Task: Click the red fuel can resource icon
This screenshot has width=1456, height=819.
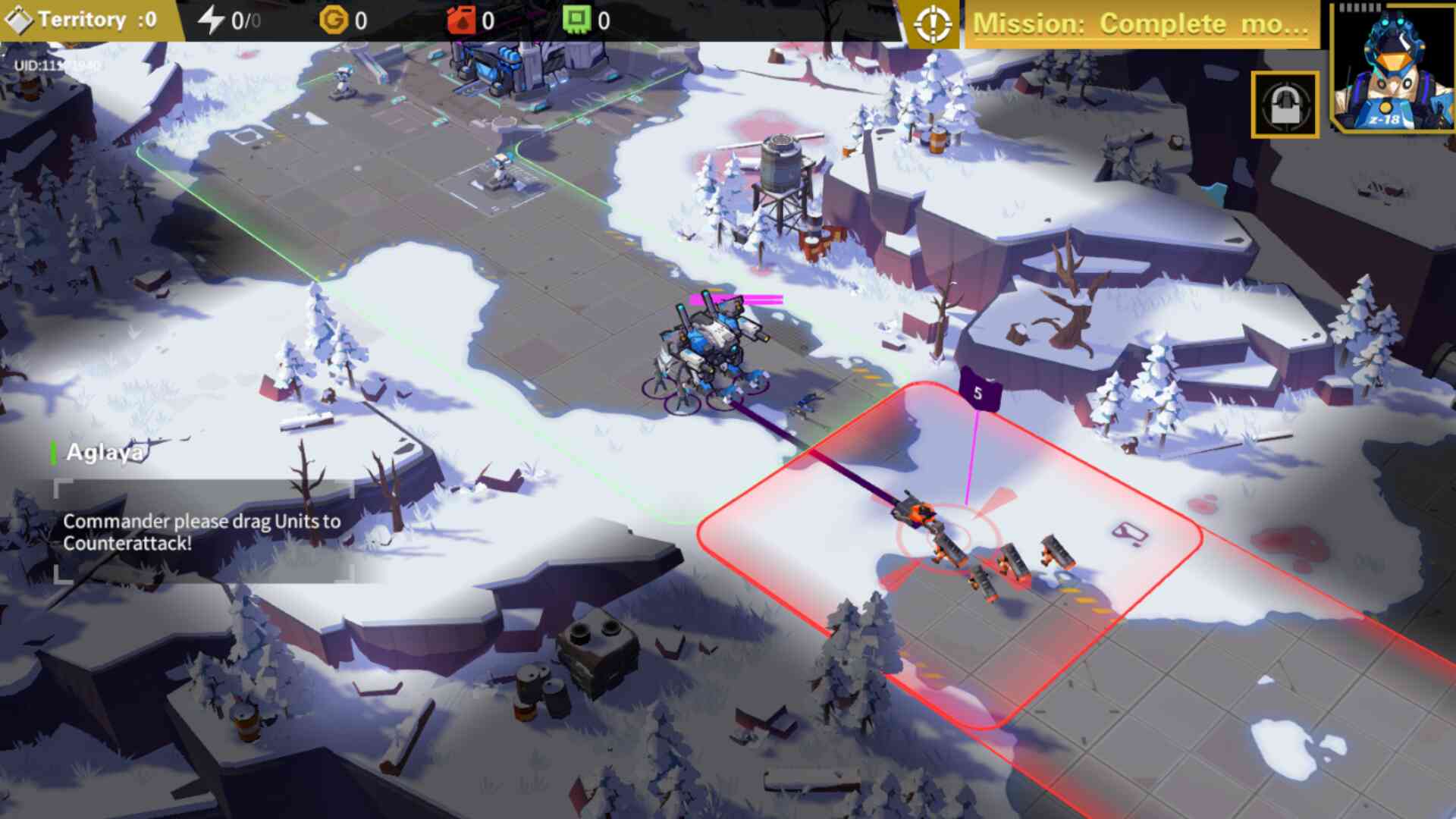Action: pos(461,20)
